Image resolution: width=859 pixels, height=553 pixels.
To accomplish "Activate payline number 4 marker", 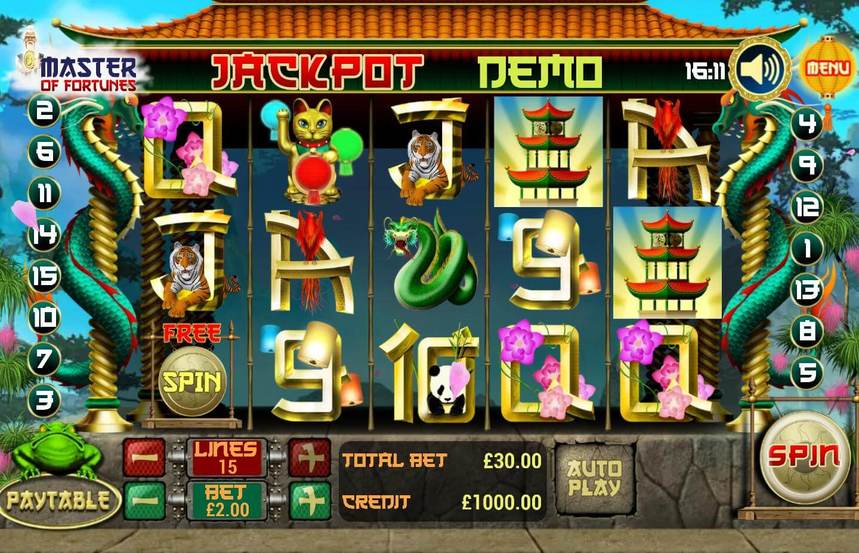I will (806, 124).
